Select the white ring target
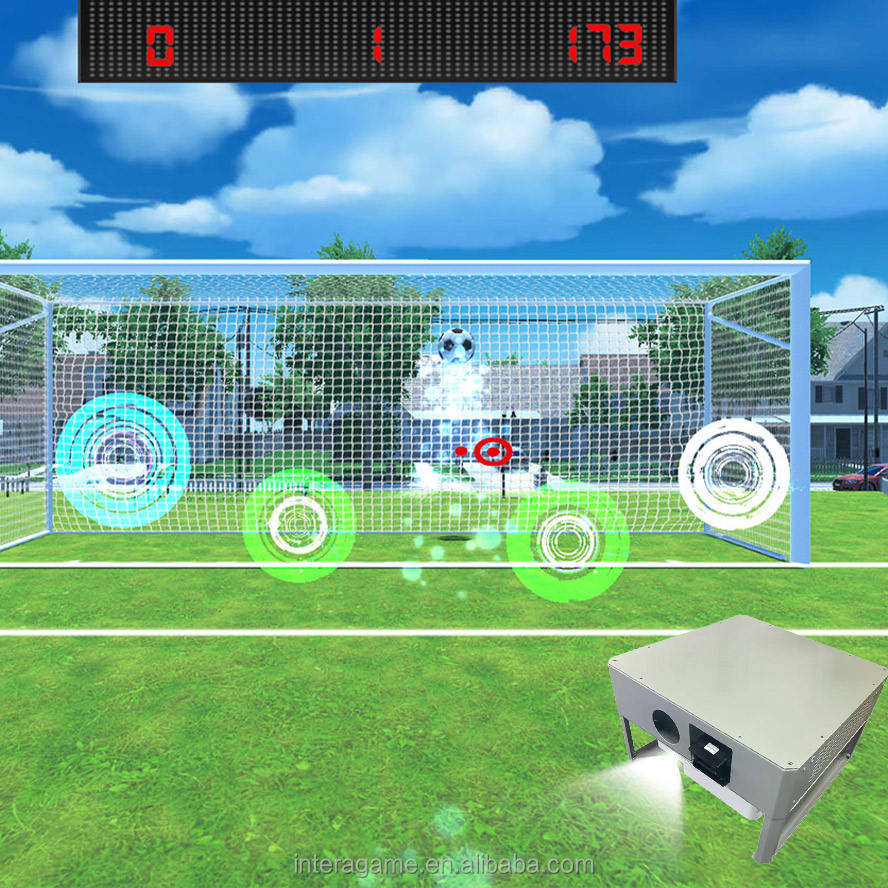Image resolution: width=888 pixels, height=888 pixels. (733, 473)
